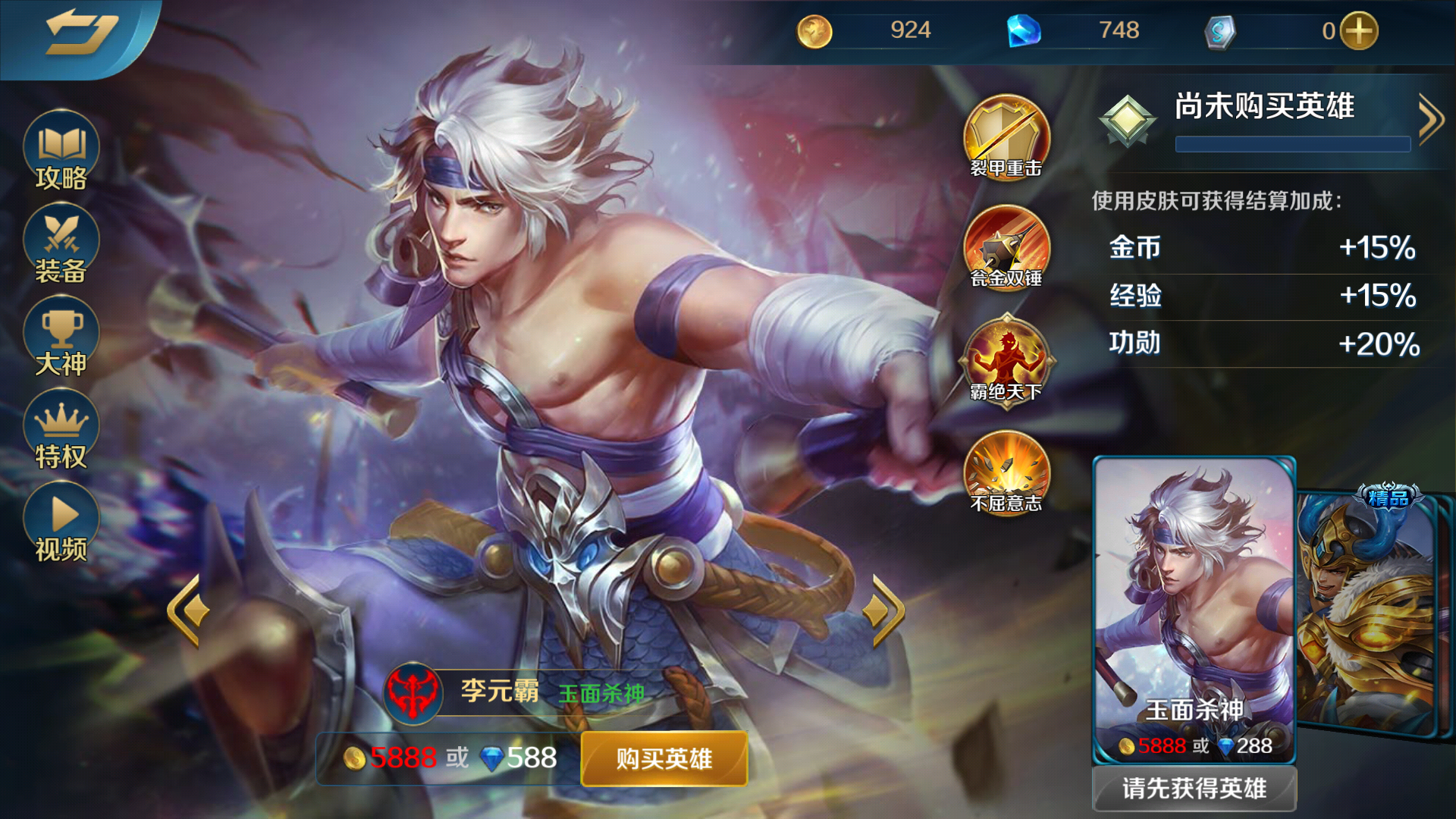
Task: Click the gold coin currency icon
Action: [x=814, y=30]
